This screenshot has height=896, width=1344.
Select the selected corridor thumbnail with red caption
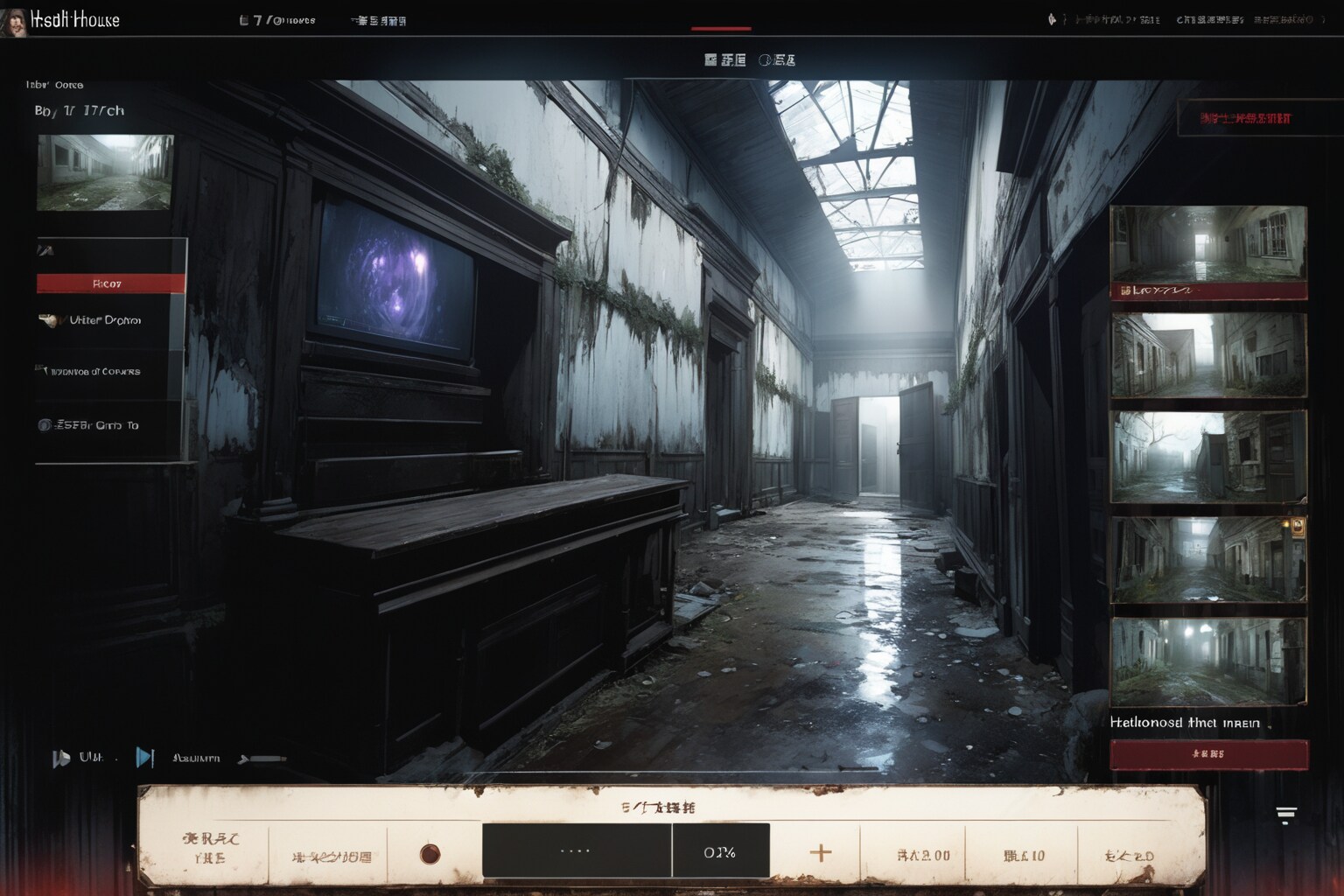pos(1207,252)
